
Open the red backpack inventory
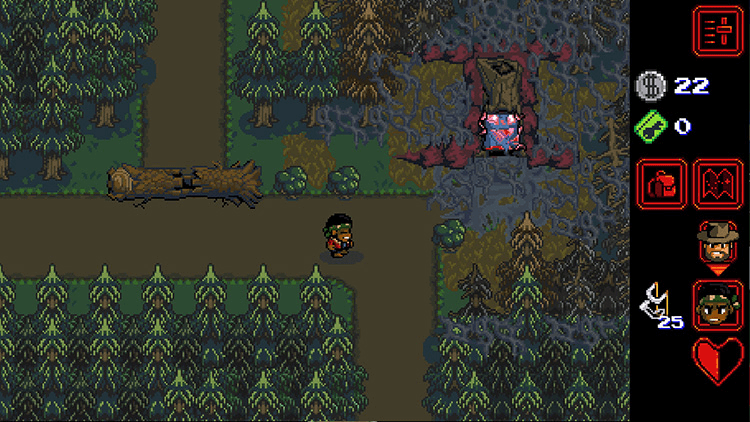tap(662, 184)
